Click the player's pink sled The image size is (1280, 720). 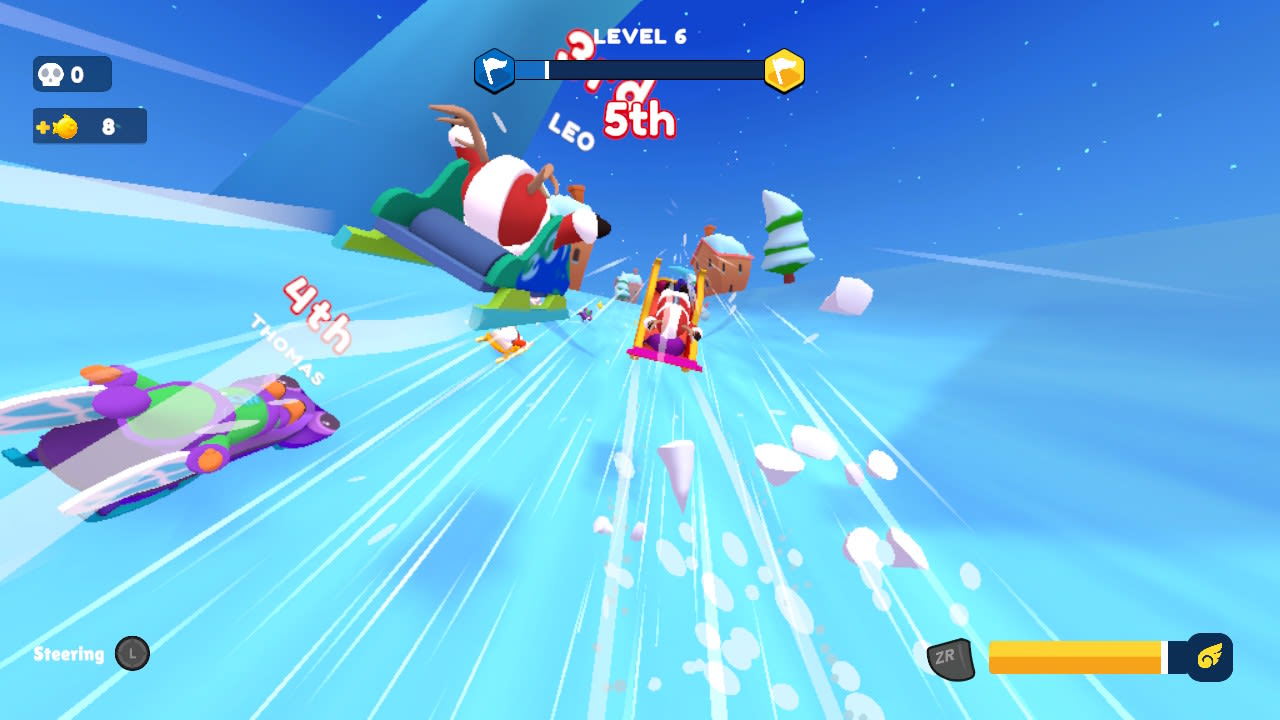pyautogui.click(x=668, y=320)
